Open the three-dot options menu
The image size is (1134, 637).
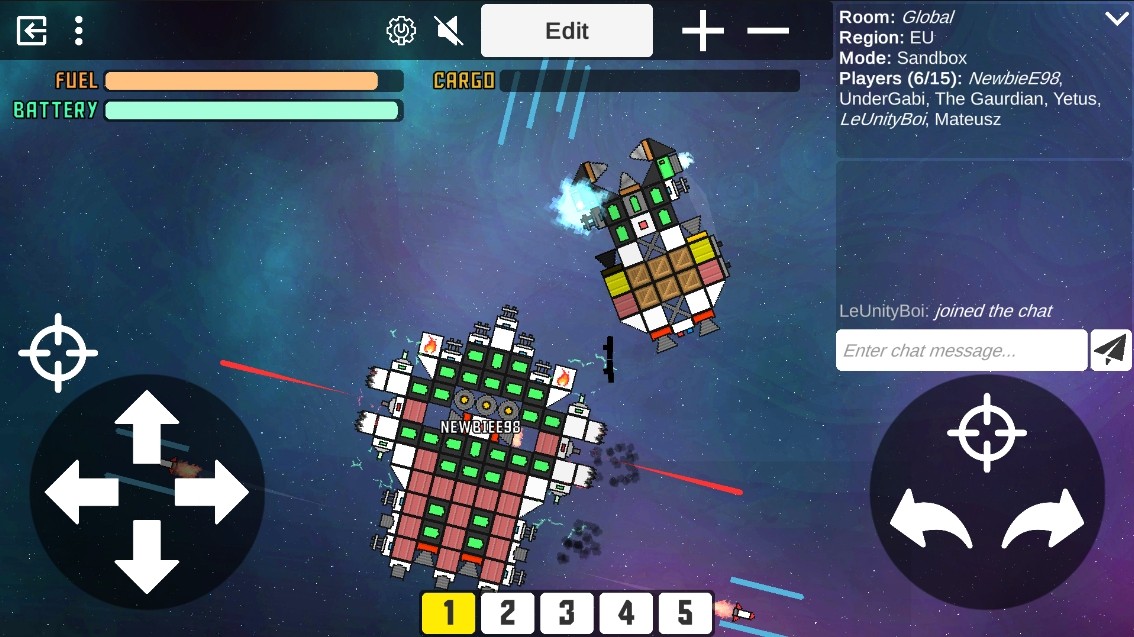pos(79,31)
